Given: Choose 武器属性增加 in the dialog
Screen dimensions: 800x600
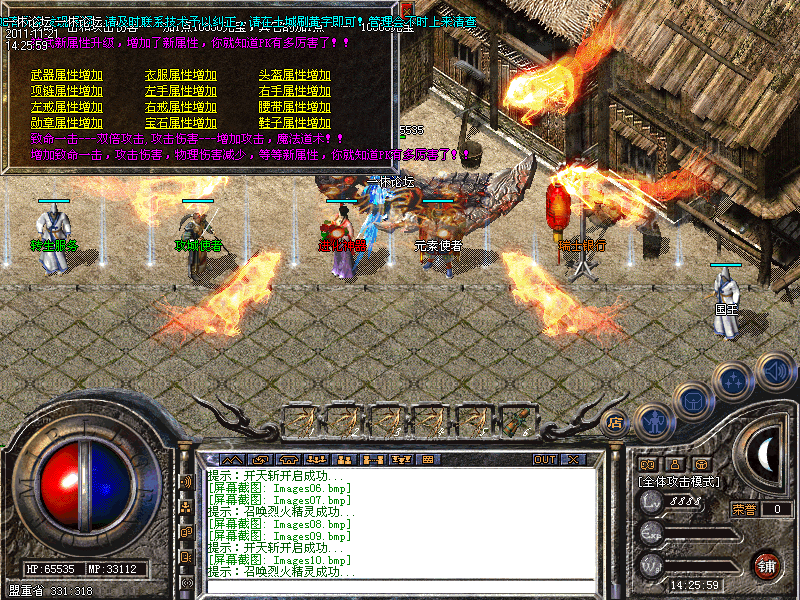Looking at the screenshot, I should pyautogui.click(x=67, y=75).
